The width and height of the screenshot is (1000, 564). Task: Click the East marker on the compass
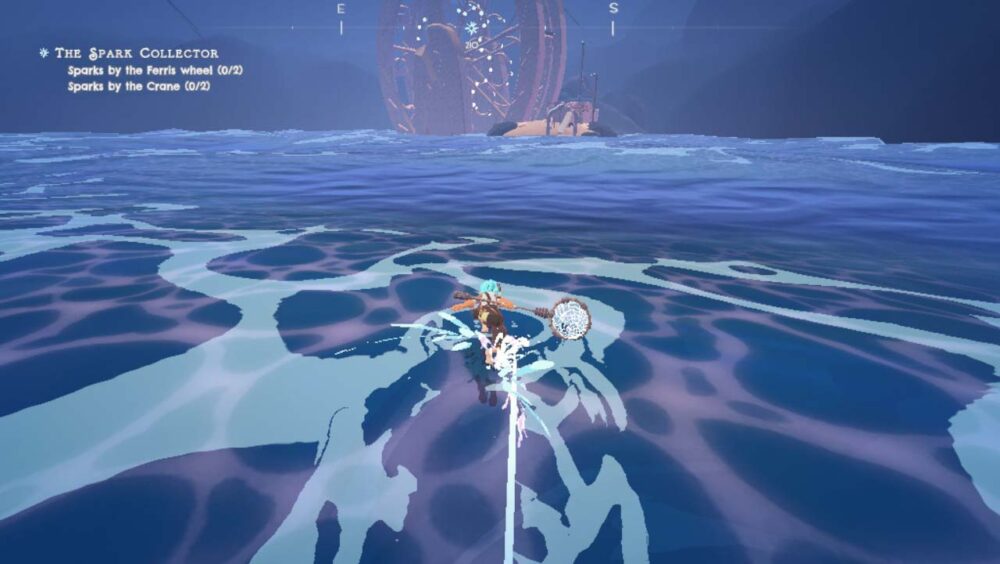pos(341,9)
